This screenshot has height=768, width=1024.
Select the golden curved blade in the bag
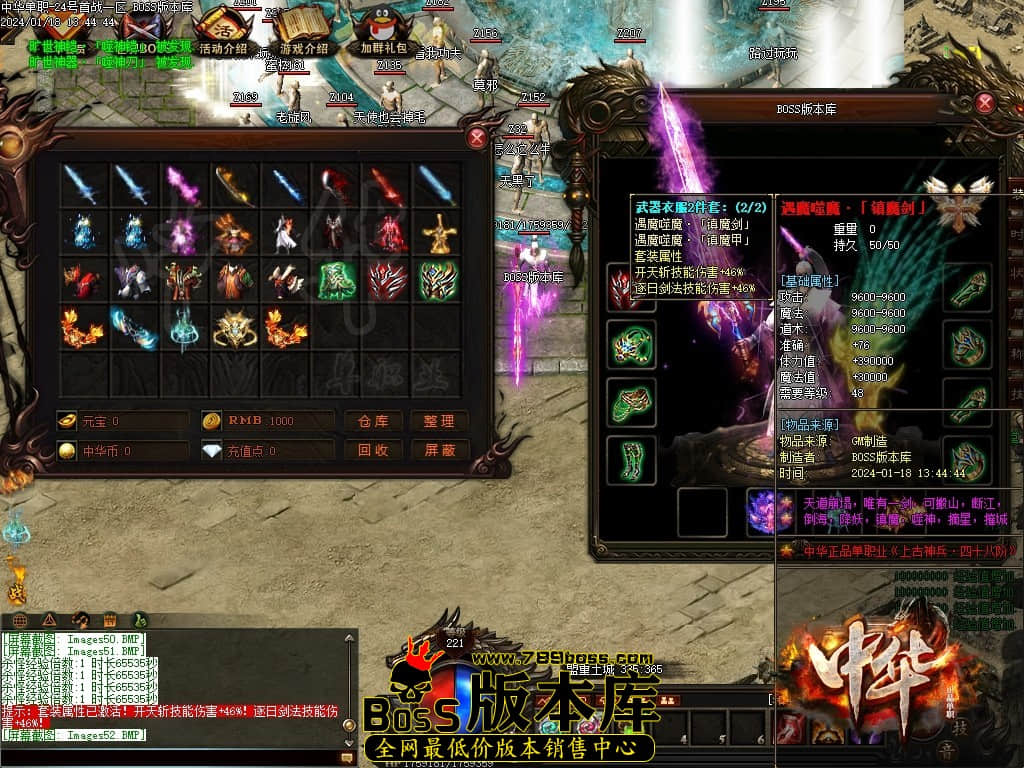tap(234, 186)
